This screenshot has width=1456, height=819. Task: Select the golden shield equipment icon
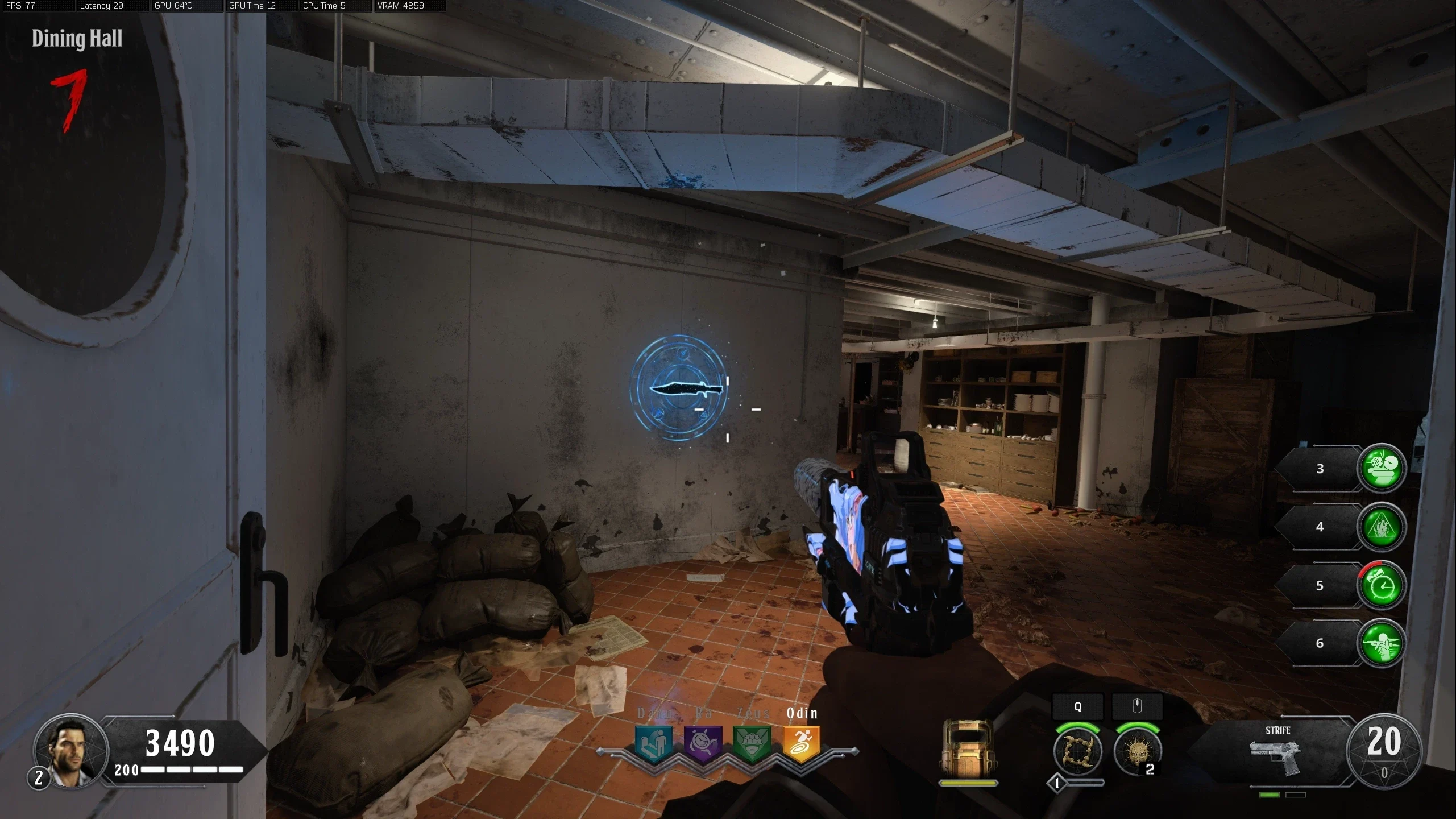coord(967,748)
